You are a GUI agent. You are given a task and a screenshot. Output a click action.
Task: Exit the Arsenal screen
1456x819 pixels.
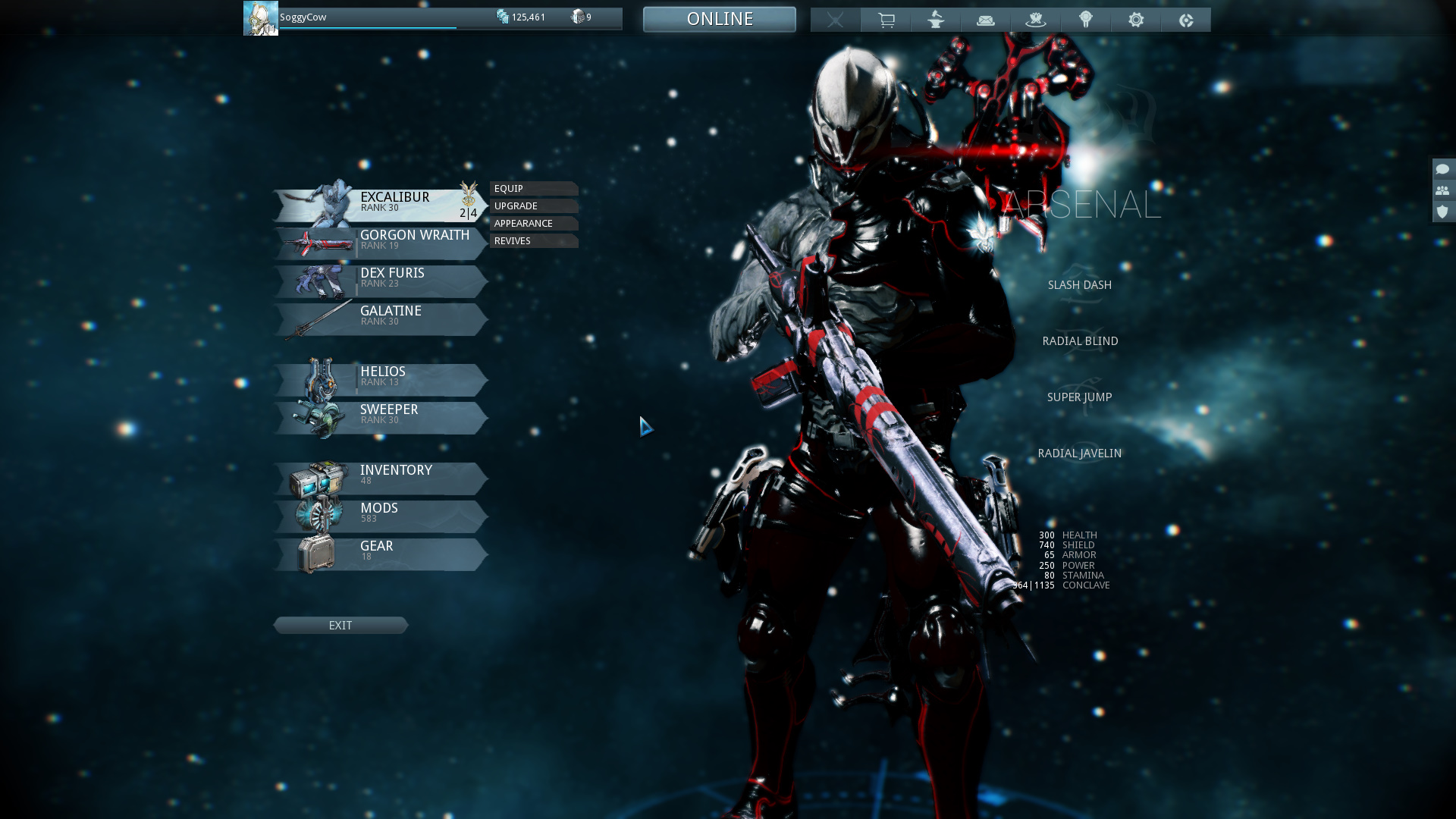pos(340,626)
